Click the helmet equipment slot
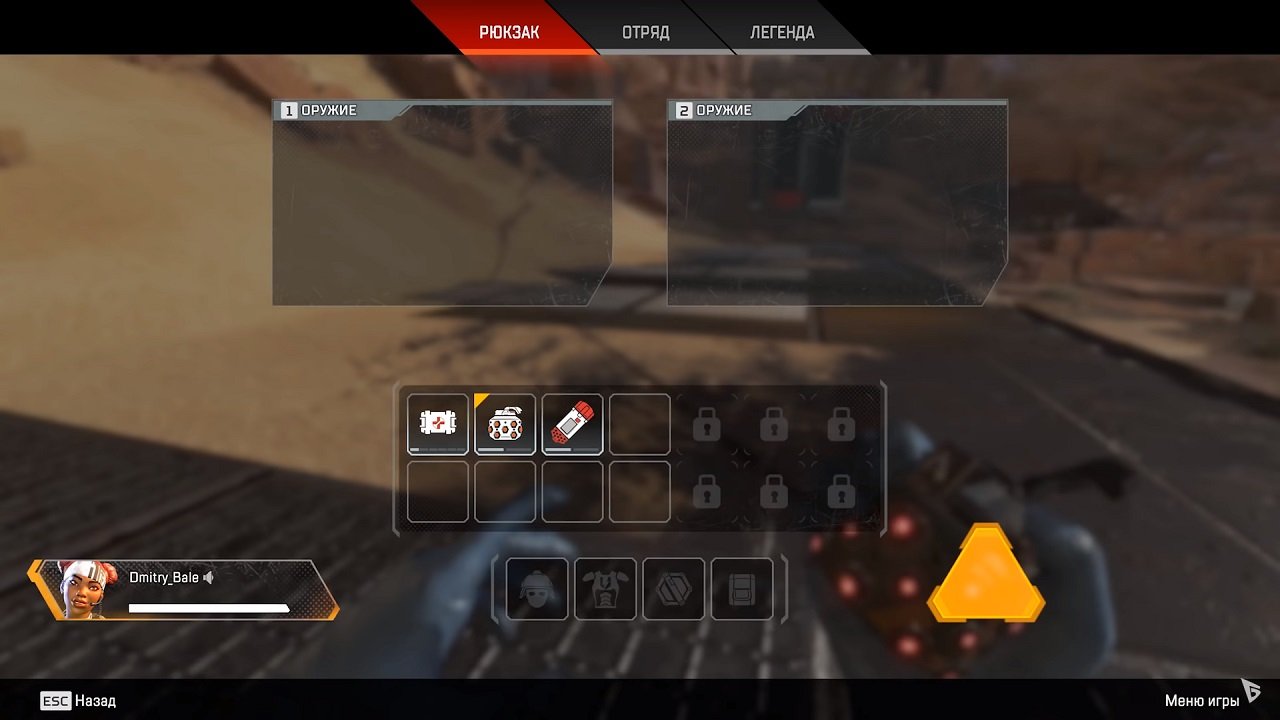The width and height of the screenshot is (1280, 720). pyautogui.click(x=537, y=589)
